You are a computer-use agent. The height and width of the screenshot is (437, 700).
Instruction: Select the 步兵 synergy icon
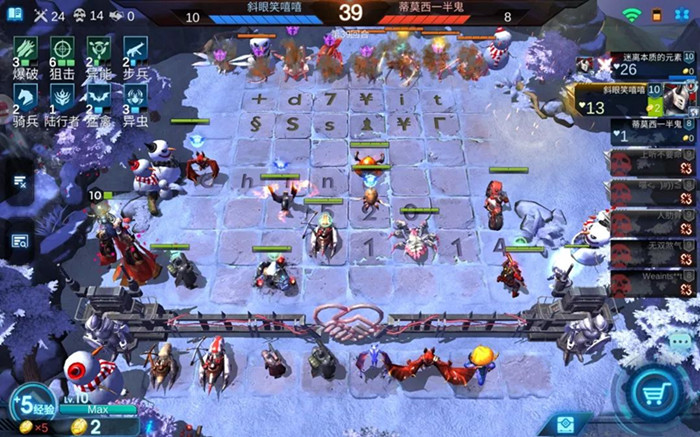coord(135,52)
